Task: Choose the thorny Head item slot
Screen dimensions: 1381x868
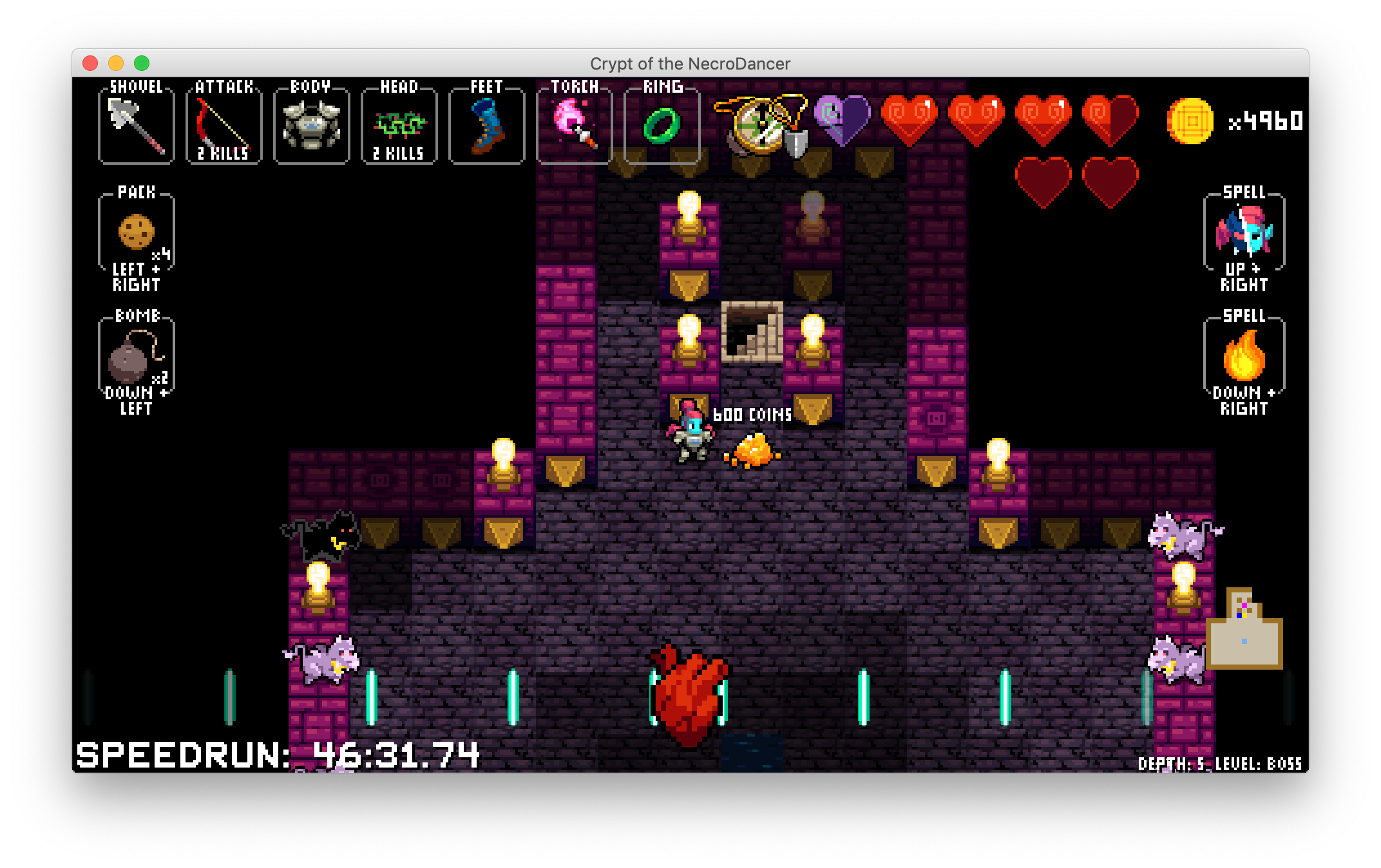Action: tap(399, 126)
